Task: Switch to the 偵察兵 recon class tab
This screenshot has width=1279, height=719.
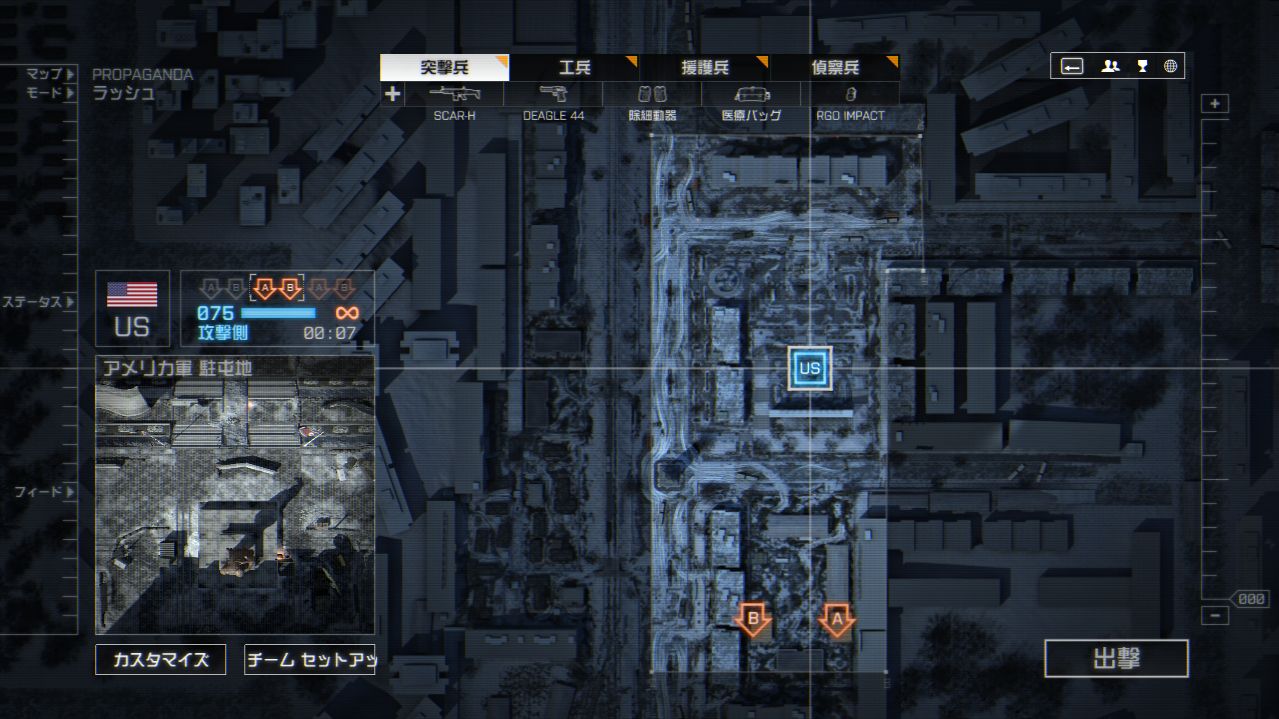Action: (834, 68)
